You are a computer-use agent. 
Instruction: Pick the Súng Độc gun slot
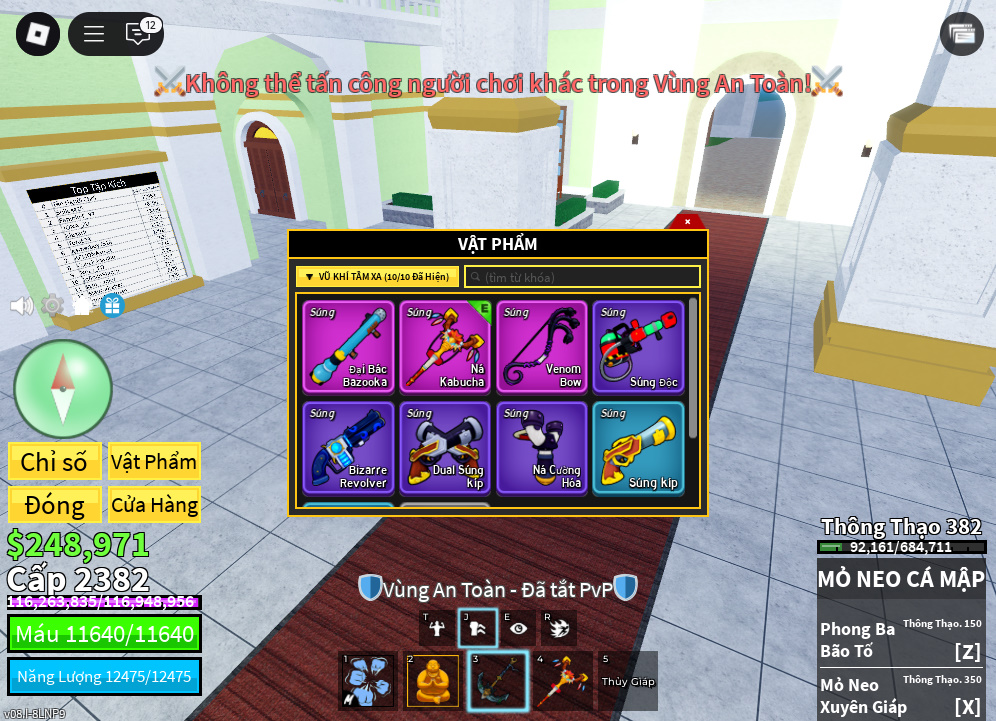point(638,347)
